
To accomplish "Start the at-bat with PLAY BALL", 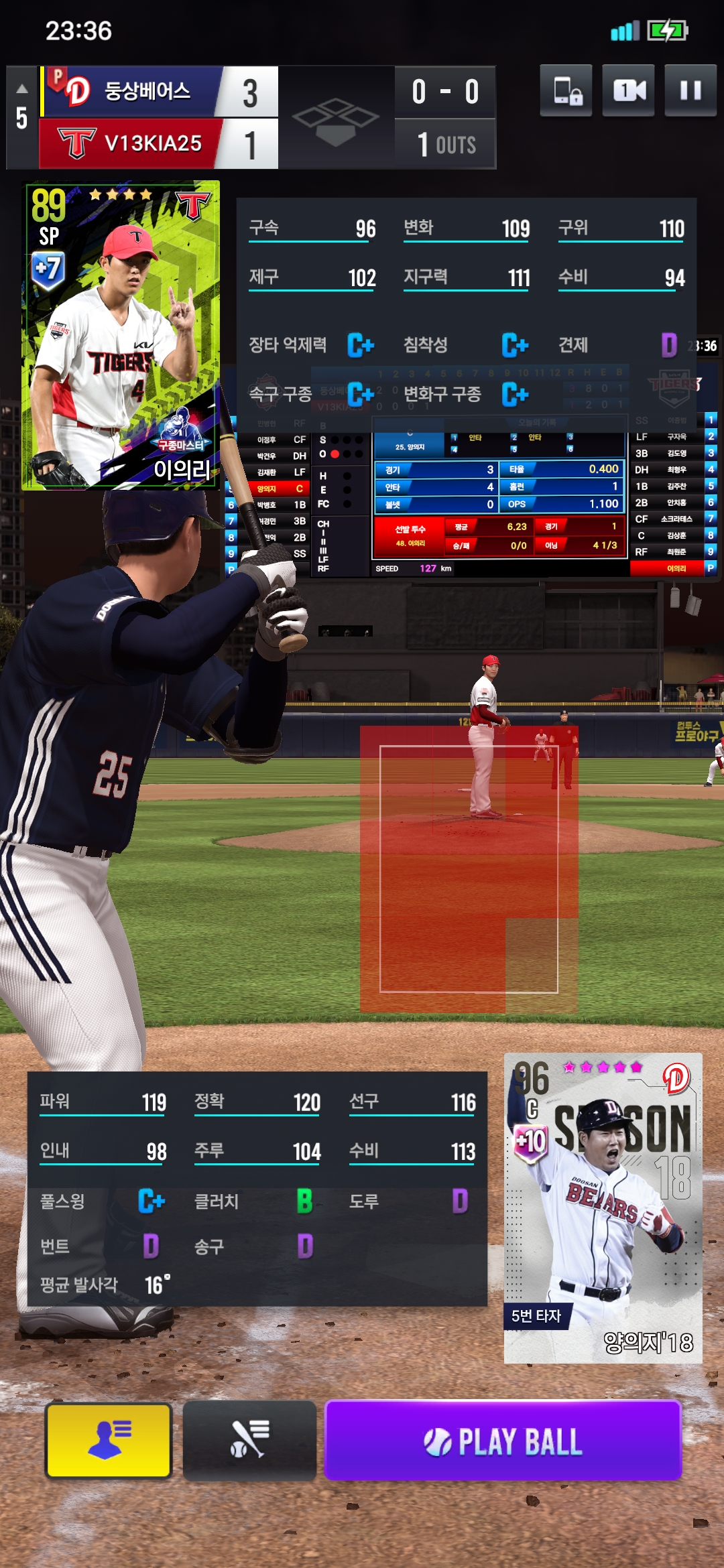I will (x=503, y=1441).
